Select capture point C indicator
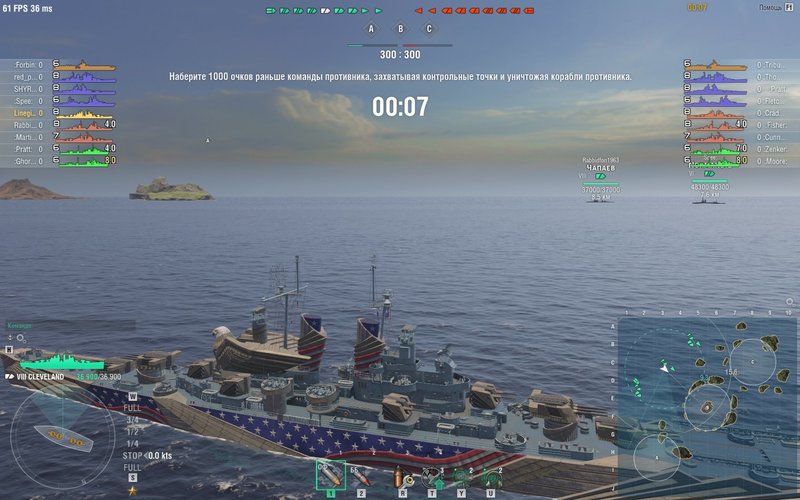This screenshot has height=500, width=800. point(429,30)
